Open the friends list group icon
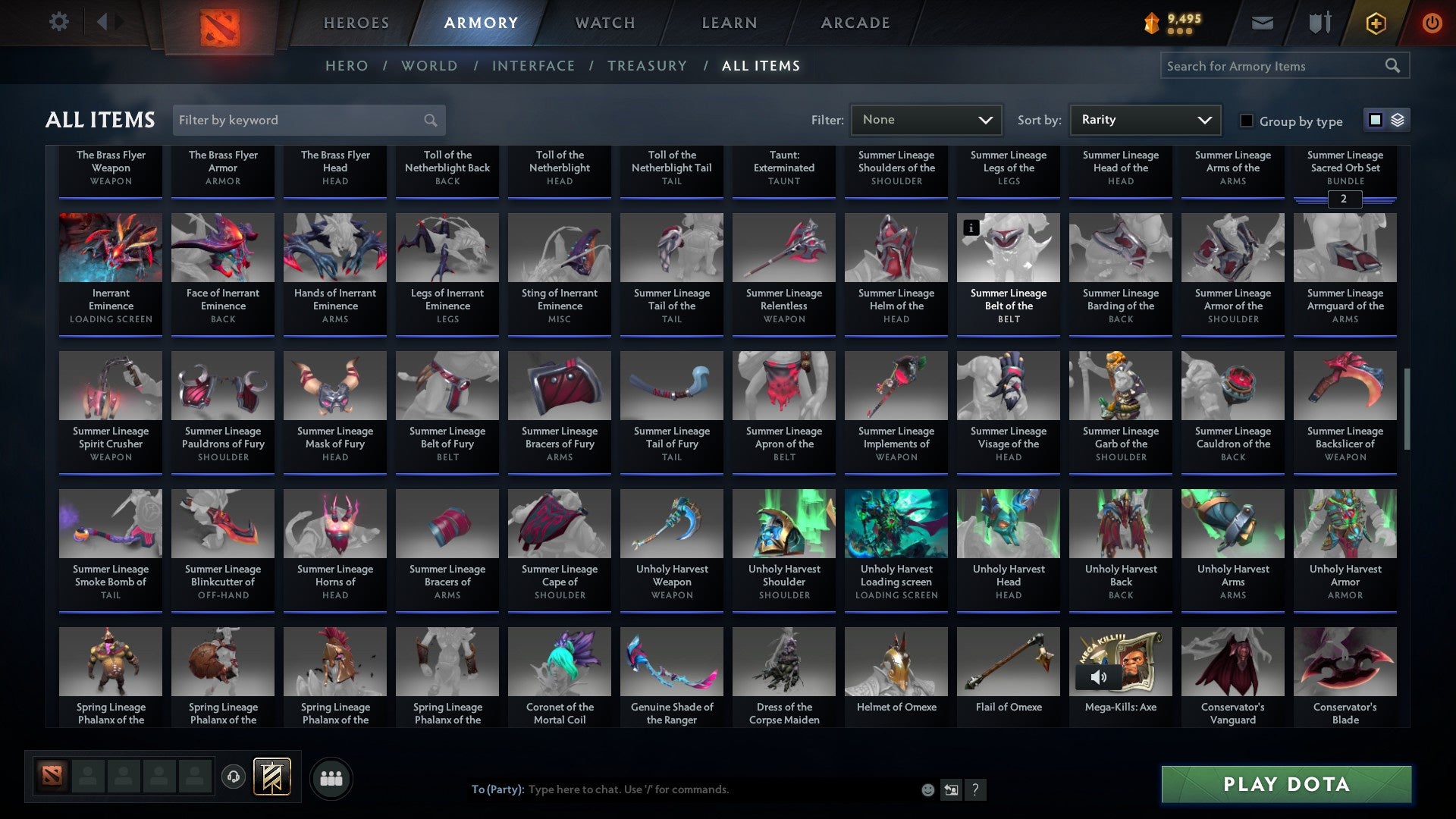The width and height of the screenshot is (1456, 819). point(331,777)
